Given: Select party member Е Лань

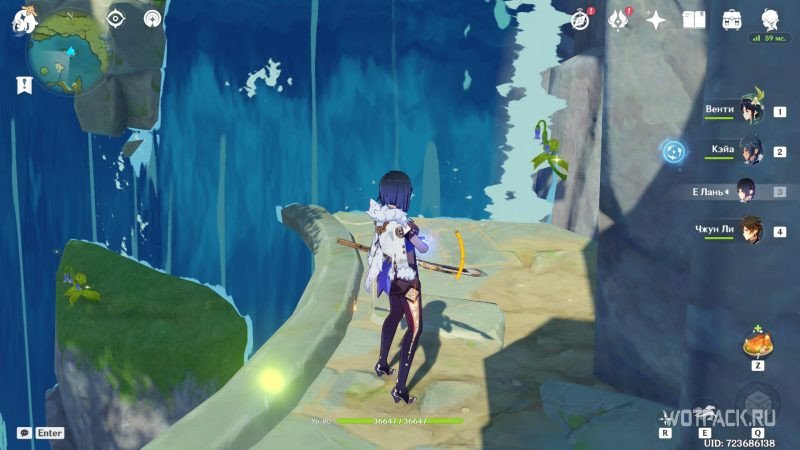Looking at the screenshot, I should 746,190.
